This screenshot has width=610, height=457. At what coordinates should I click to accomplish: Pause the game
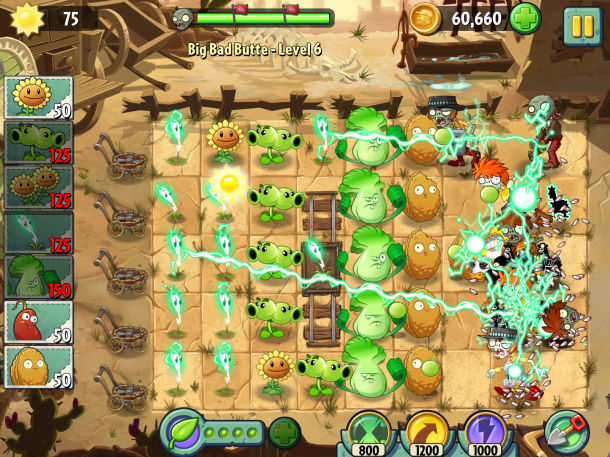(x=582, y=24)
